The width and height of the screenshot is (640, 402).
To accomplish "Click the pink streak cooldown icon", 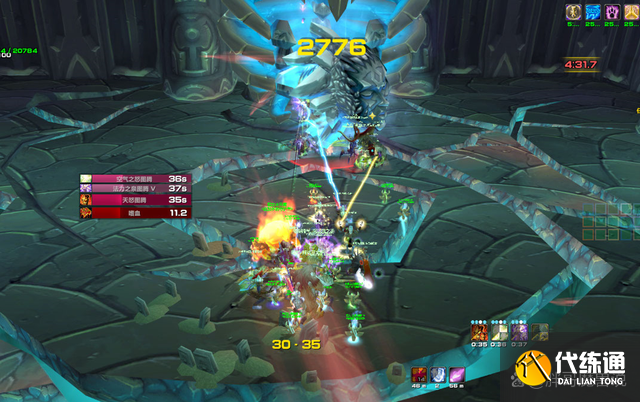I will tap(456, 373).
